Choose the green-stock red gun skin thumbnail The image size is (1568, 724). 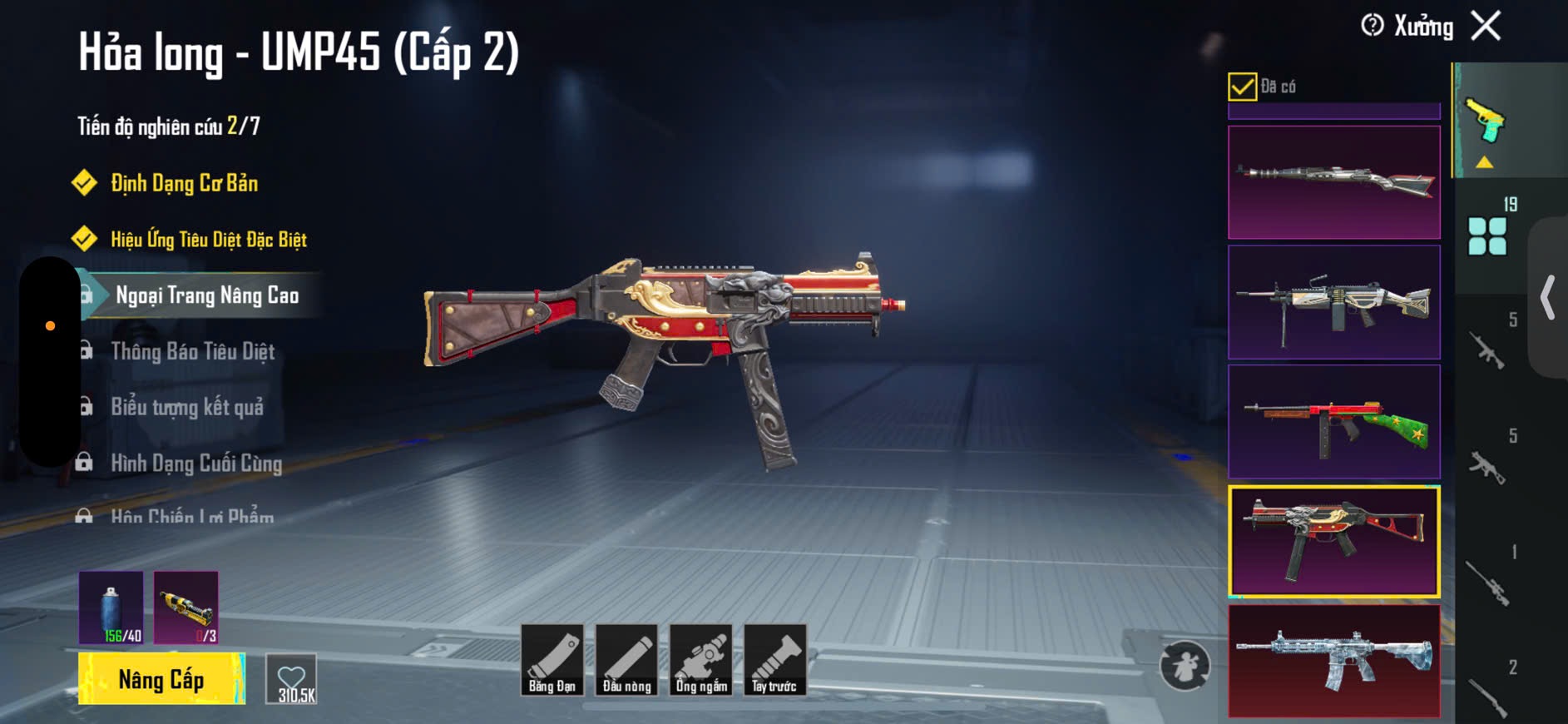(x=1333, y=421)
